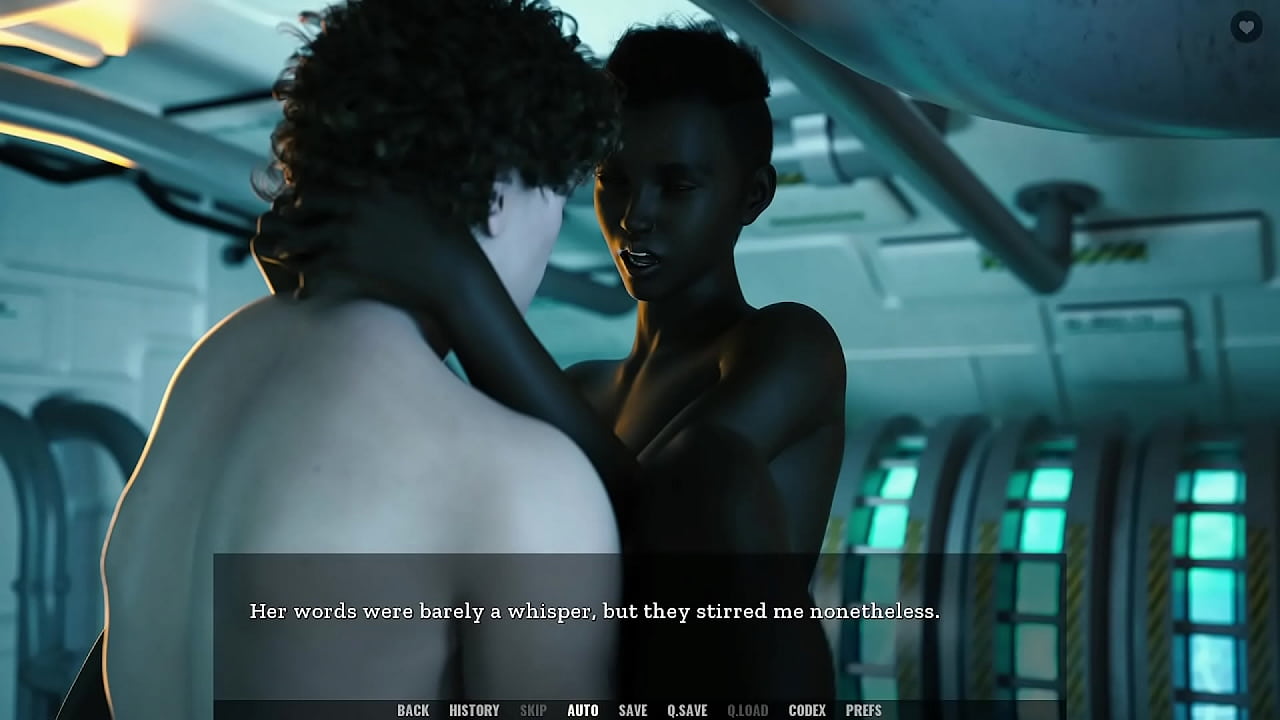
Task: Click CODEX in the bottom bar
Action: tap(808, 710)
